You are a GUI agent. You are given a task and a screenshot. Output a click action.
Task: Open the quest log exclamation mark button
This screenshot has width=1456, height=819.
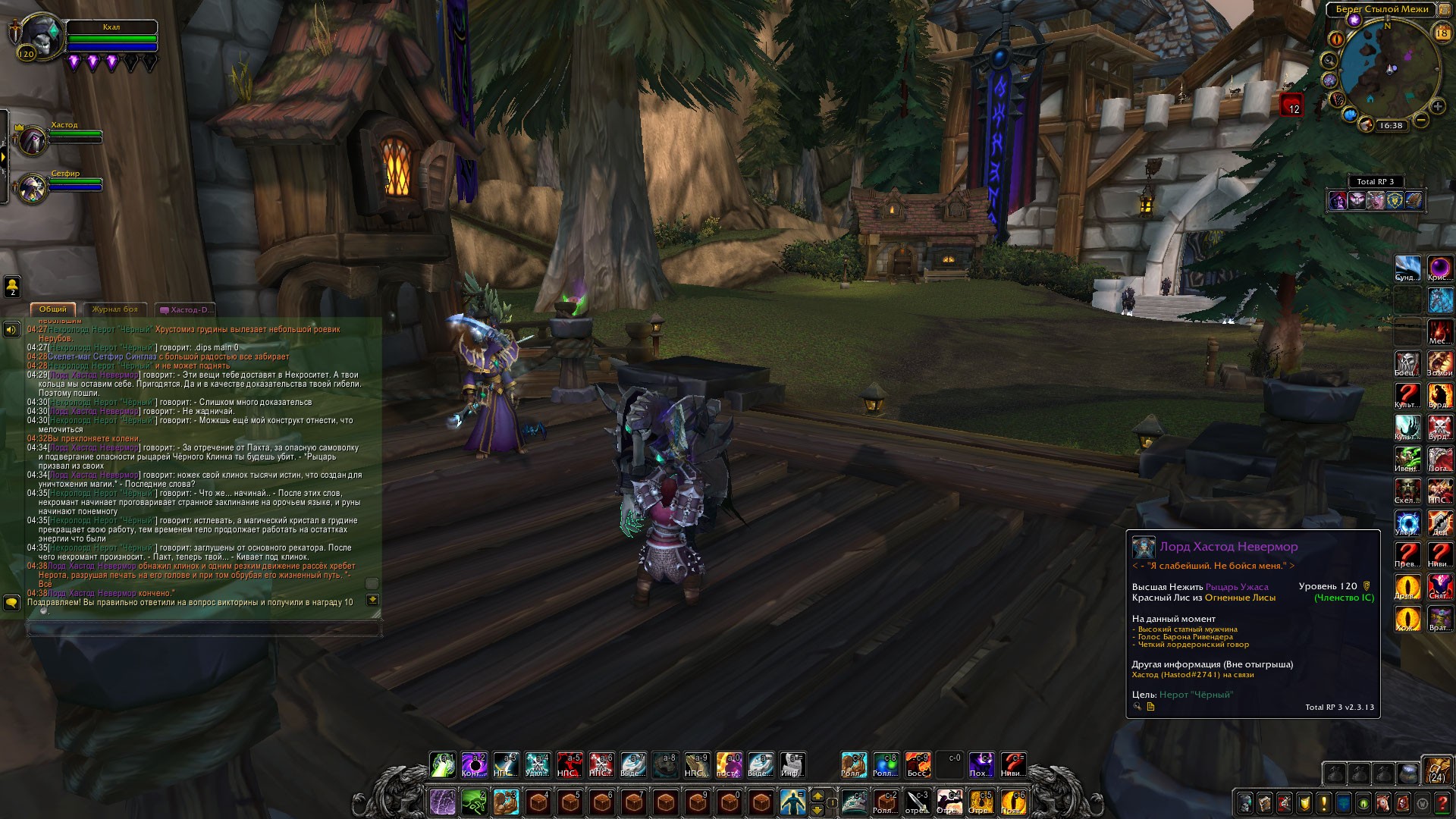tap(1323, 802)
